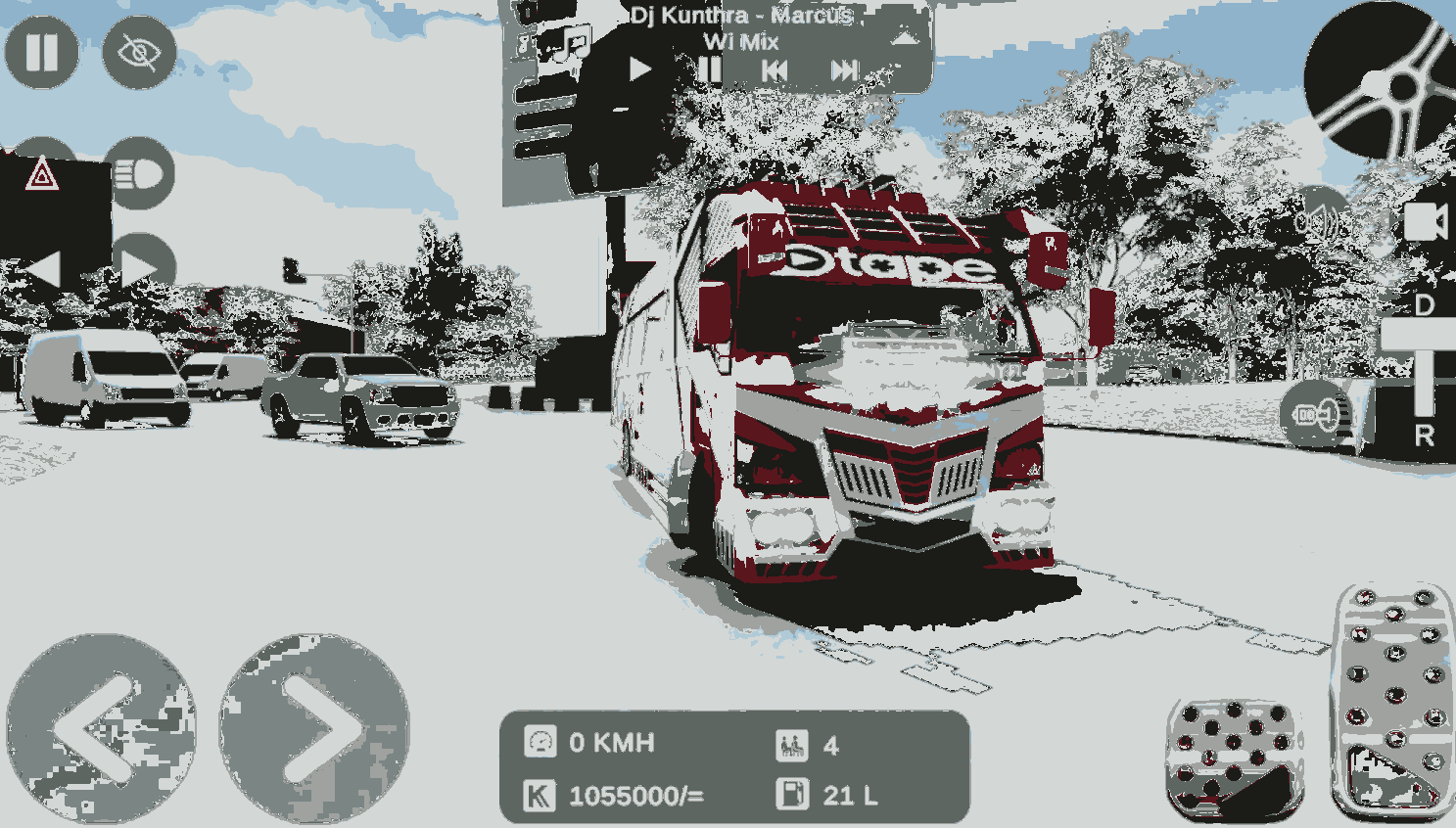Skip to the next song
The width and height of the screenshot is (1456, 828).
[x=844, y=70]
